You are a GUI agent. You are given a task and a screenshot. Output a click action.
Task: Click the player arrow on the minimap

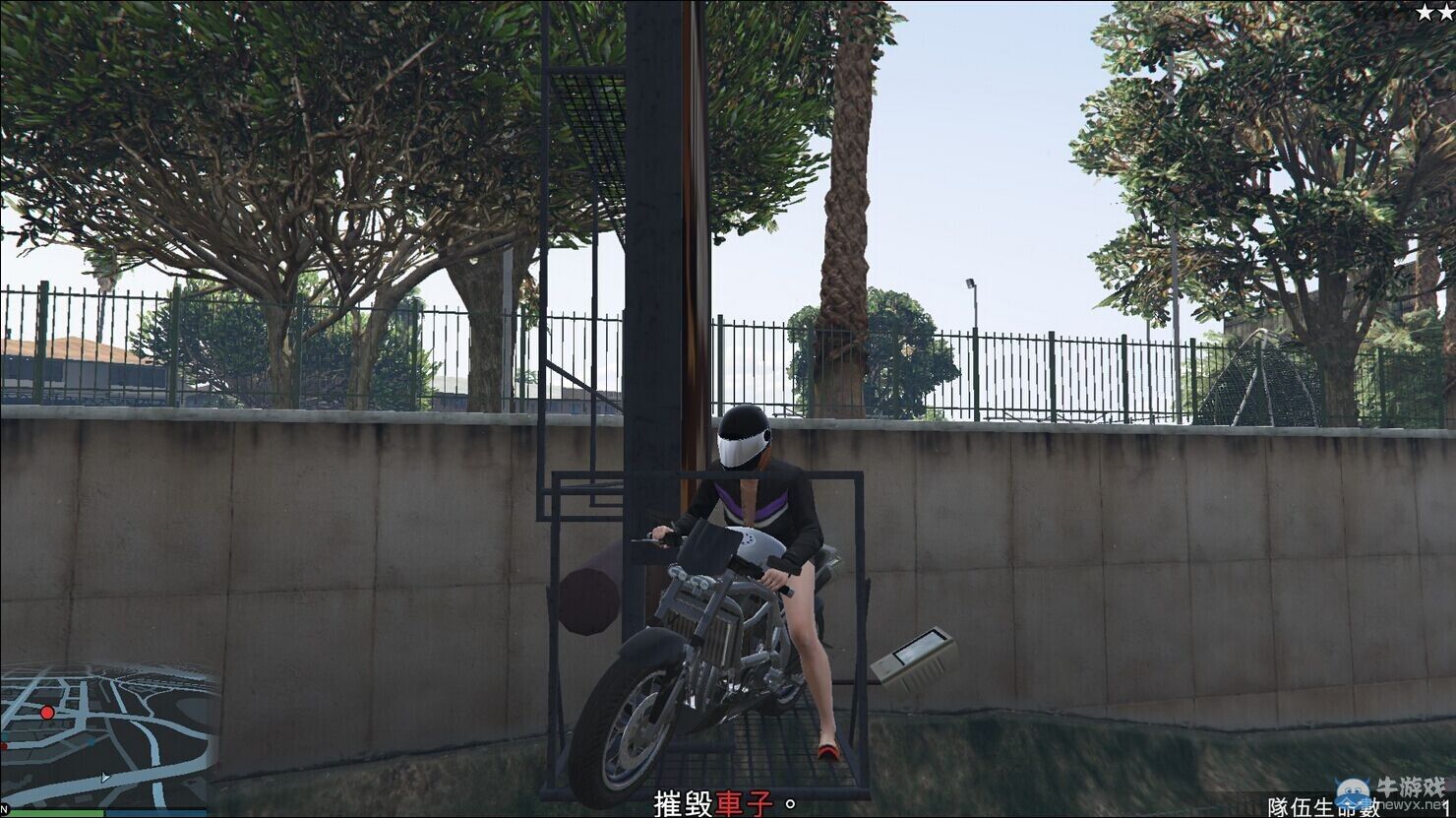coord(105,778)
